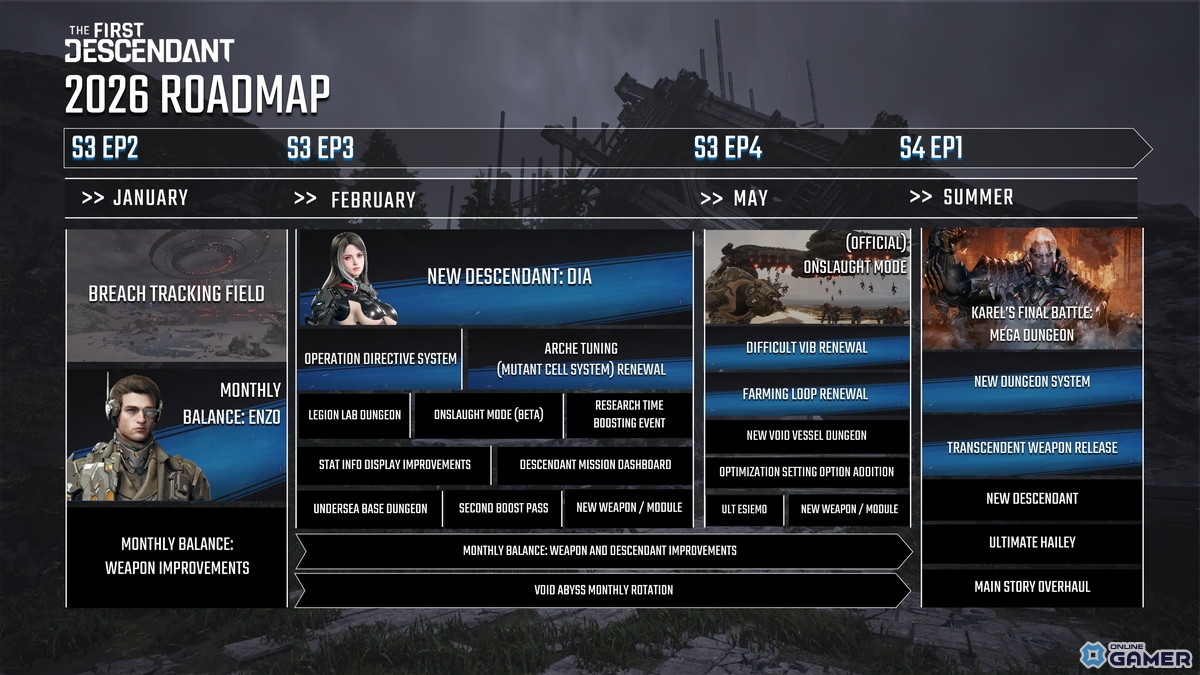Choose the Ultimate Hailey entry
This screenshot has width=1200, height=675.
point(1032,542)
